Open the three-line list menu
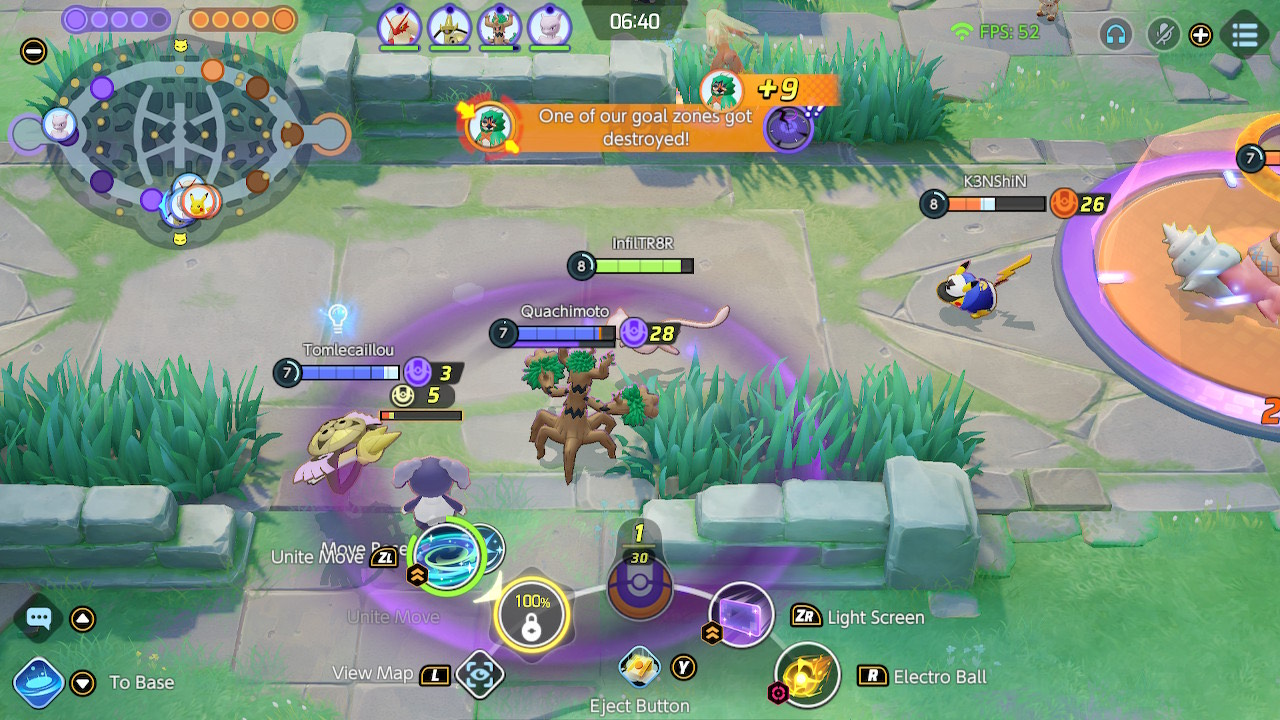Viewport: 1280px width, 720px height. (x=1244, y=35)
